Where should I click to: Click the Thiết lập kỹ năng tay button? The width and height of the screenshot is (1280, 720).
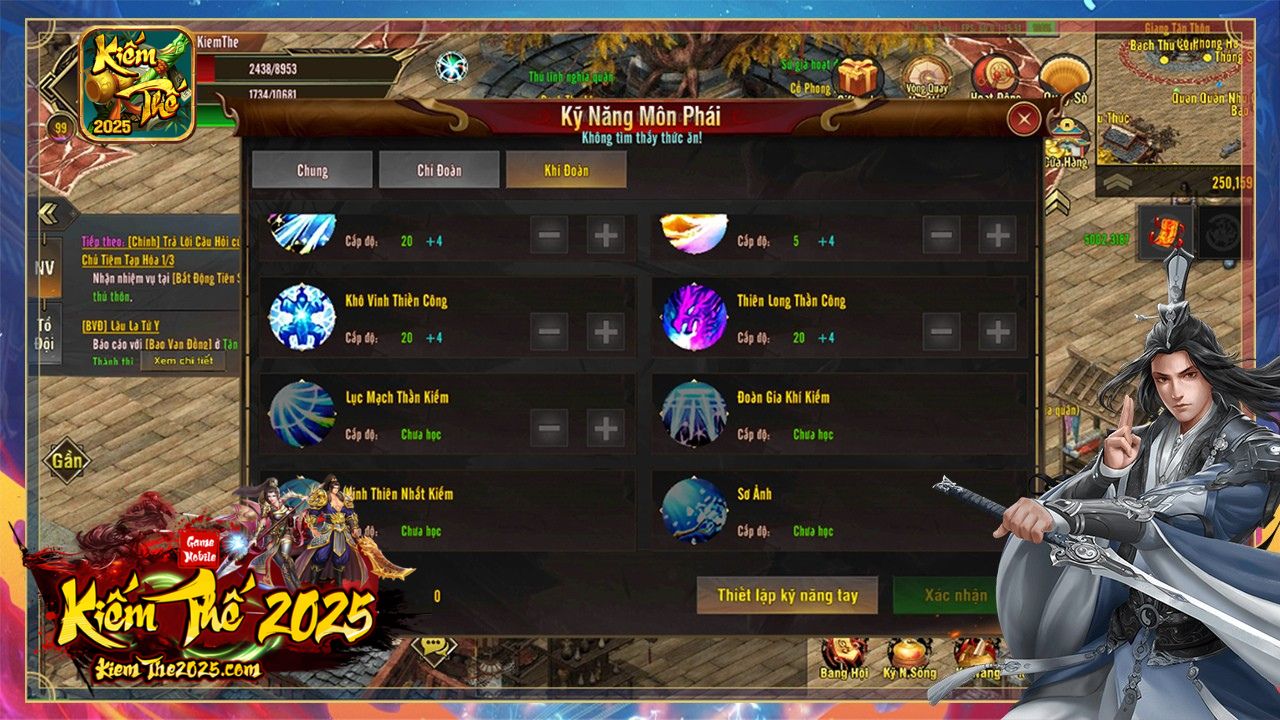pos(789,594)
